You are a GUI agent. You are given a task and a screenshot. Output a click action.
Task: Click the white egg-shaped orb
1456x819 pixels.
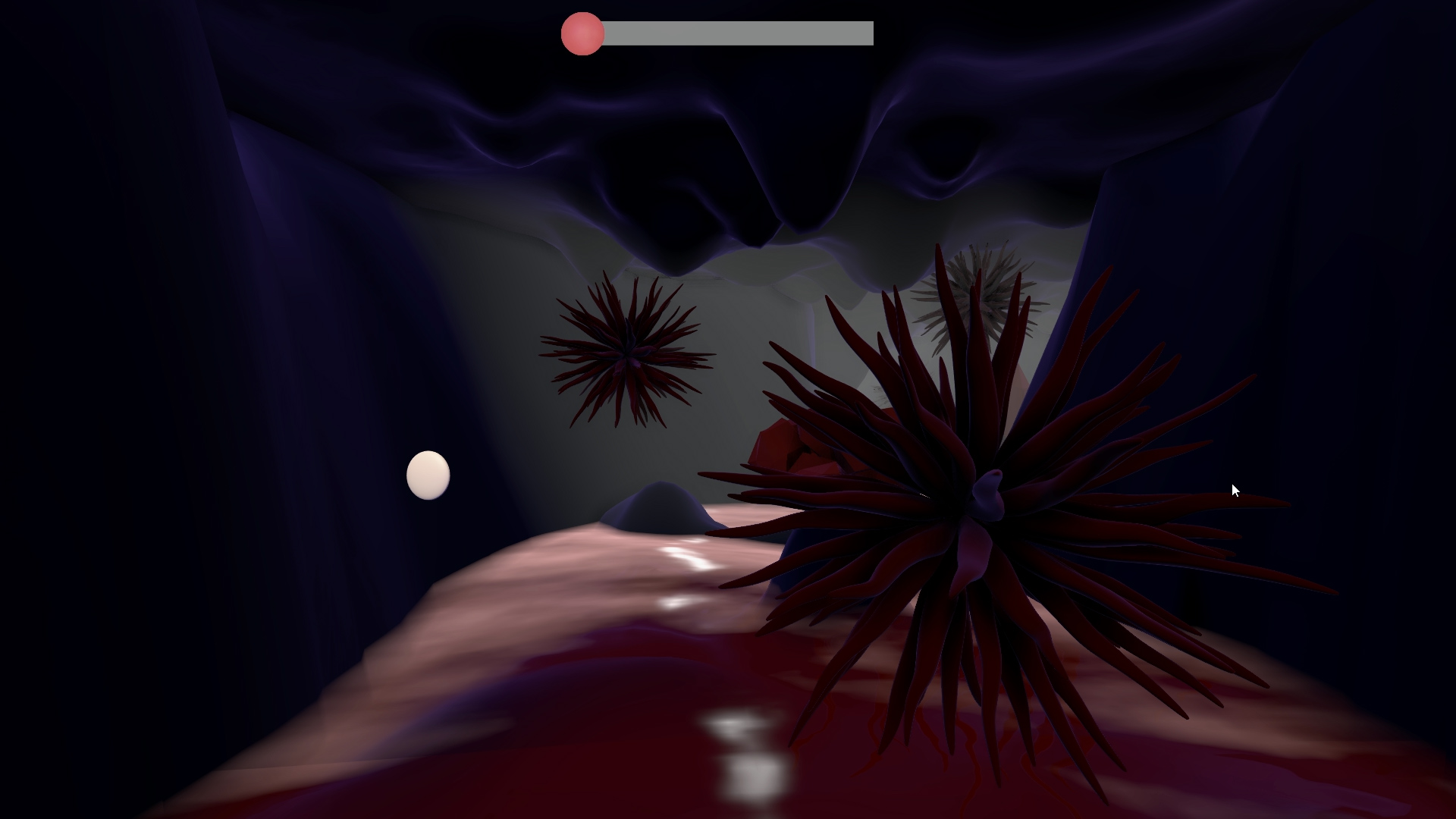(428, 475)
